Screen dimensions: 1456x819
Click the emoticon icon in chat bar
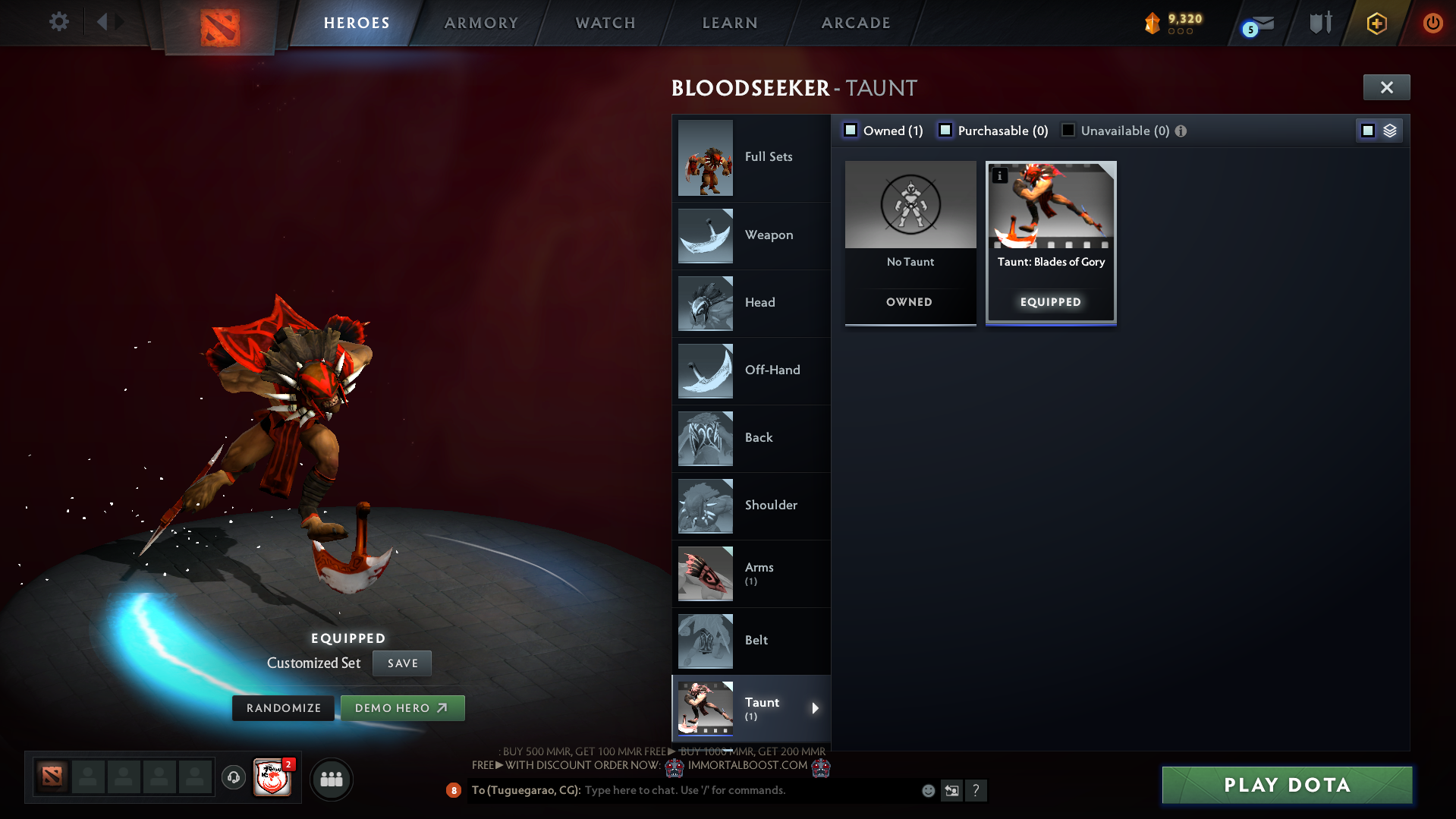pyautogui.click(x=928, y=790)
